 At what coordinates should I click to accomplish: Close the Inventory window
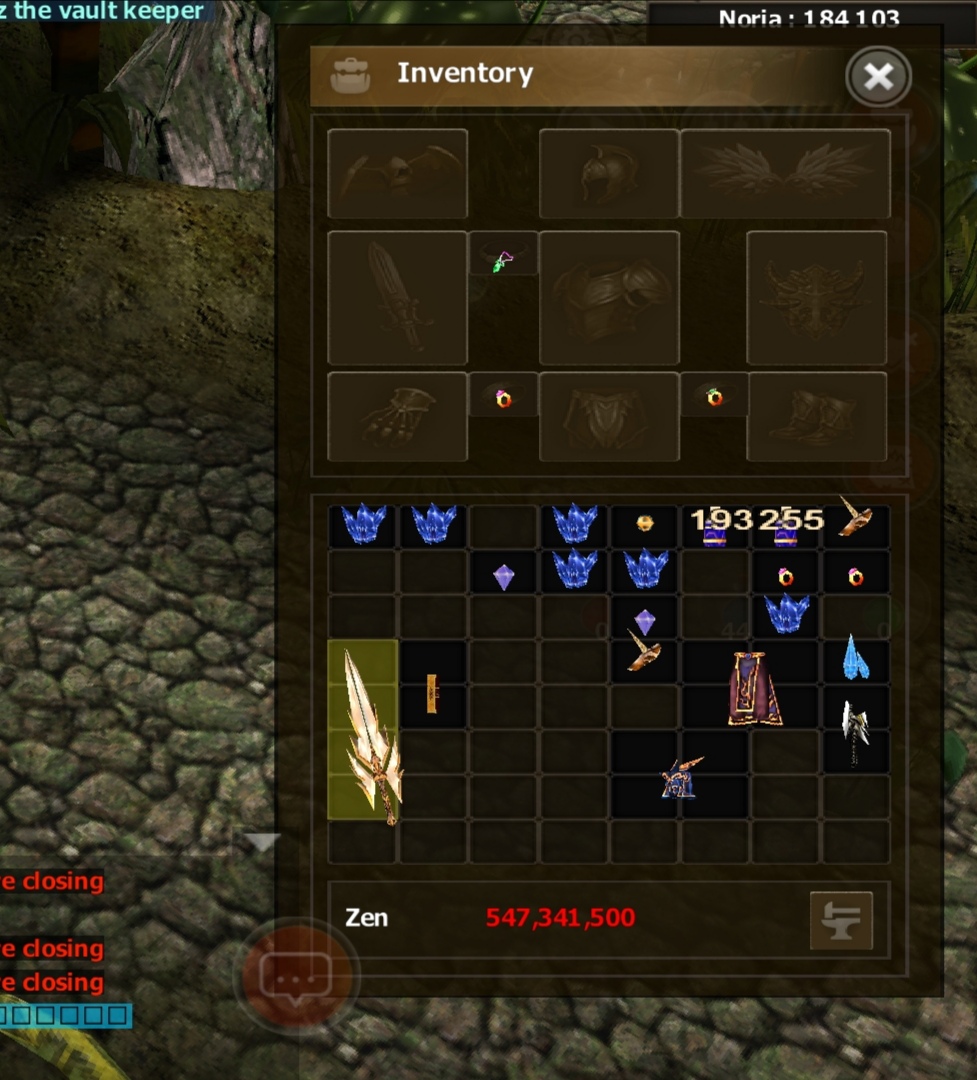point(878,76)
